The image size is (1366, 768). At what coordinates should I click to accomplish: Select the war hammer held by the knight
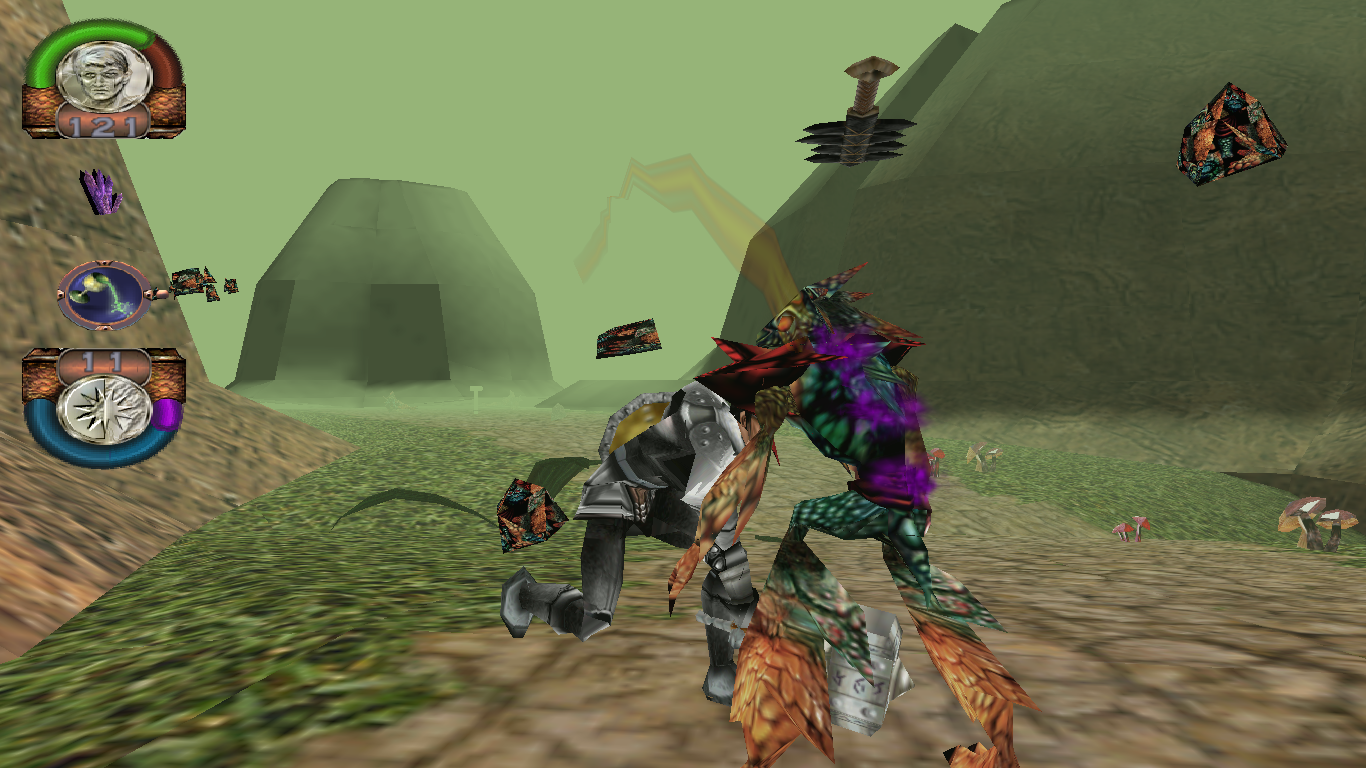tap(862, 675)
